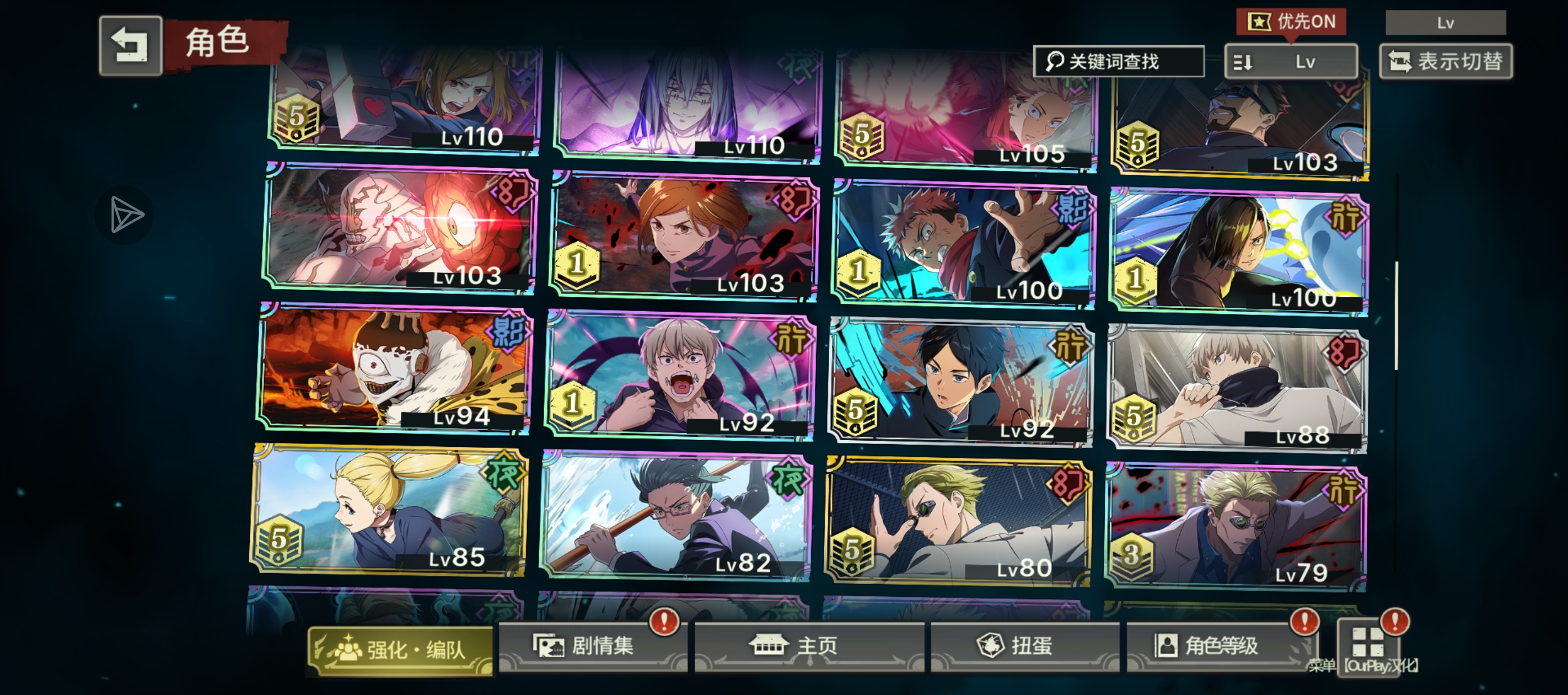
Task: Click the 表示切替 display switch button
Action: [x=1446, y=62]
